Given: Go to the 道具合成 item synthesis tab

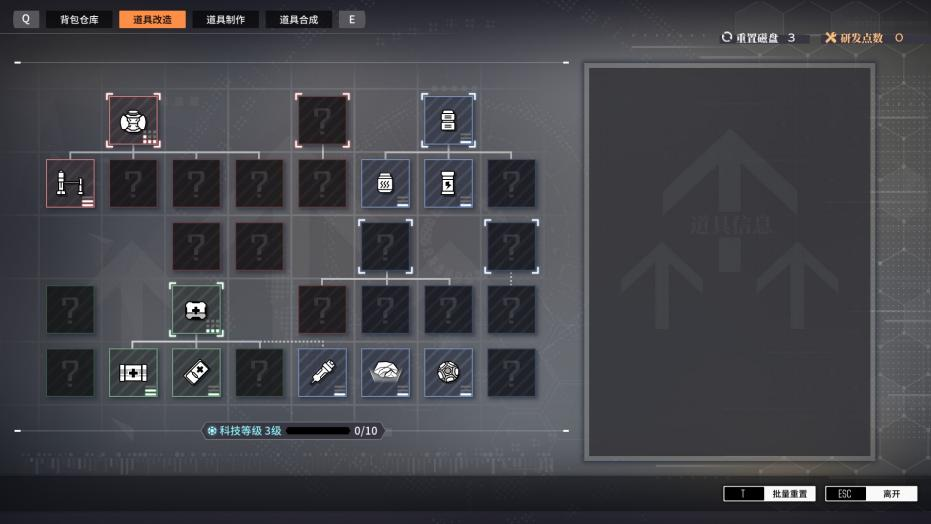Looking at the screenshot, I should (298, 19).
